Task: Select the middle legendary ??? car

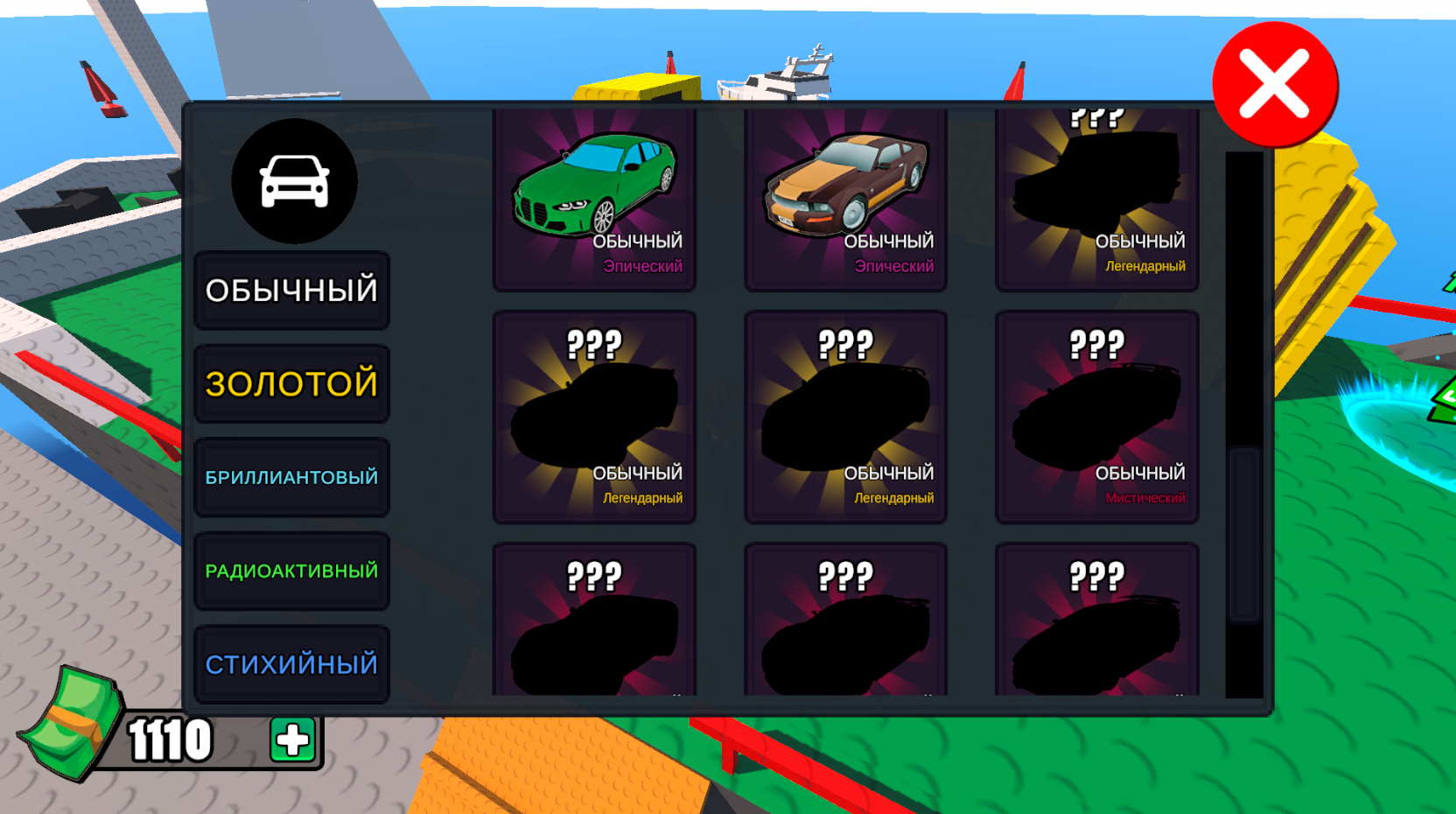Action: [845, 416]
